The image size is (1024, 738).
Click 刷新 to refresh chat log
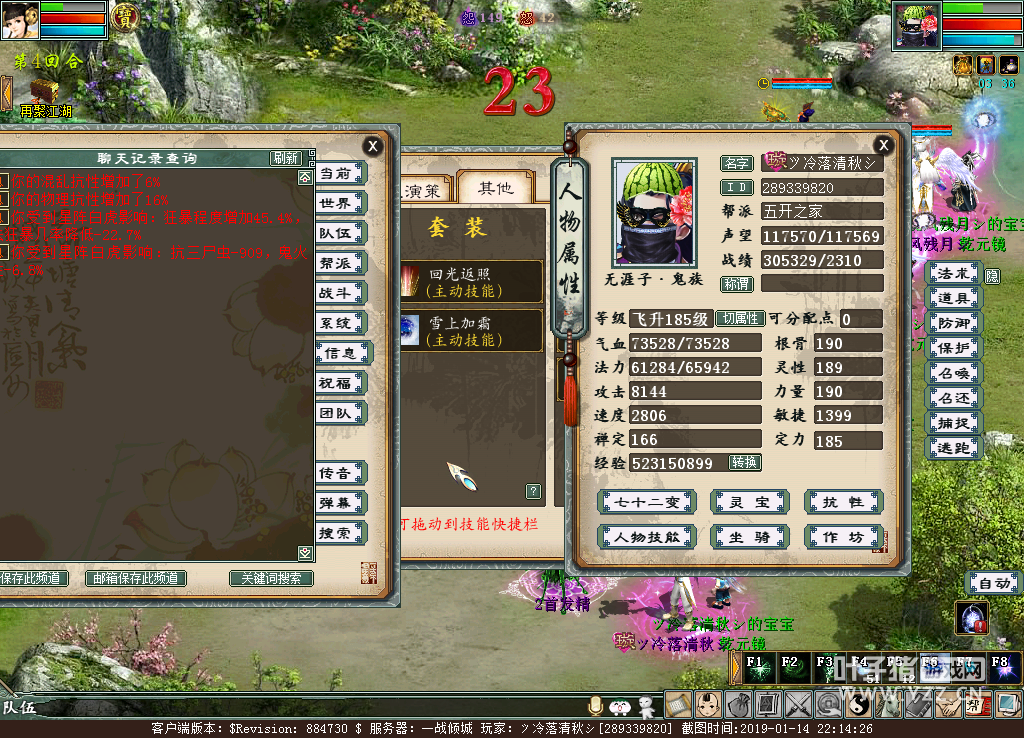click(285, 158)
